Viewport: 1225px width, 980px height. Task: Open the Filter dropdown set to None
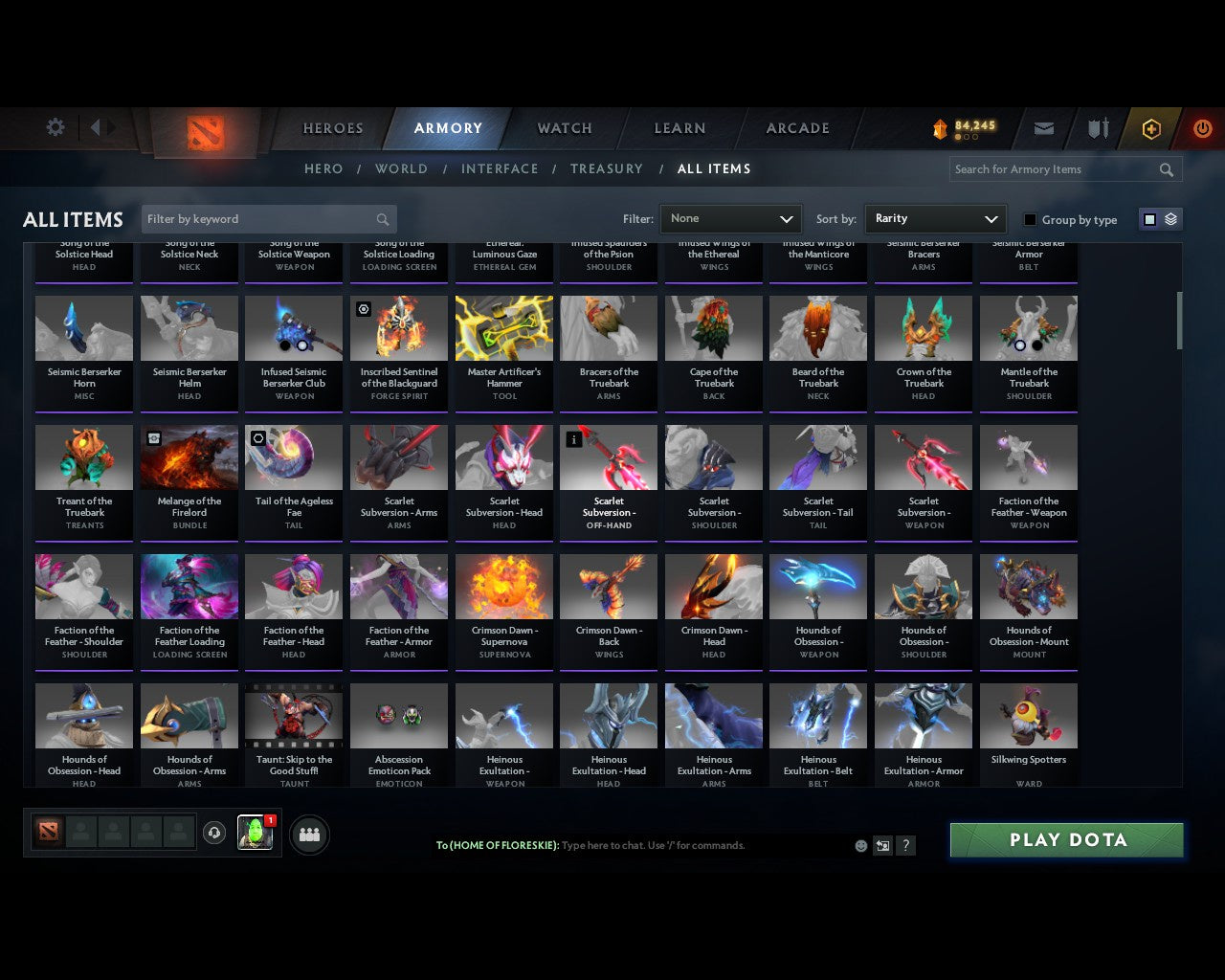point(730,218)
